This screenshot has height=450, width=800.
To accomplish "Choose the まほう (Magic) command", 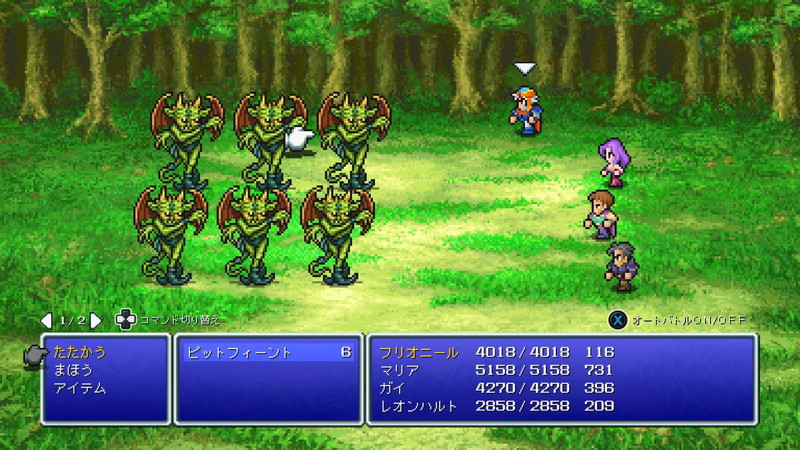I will pos(72,370).
